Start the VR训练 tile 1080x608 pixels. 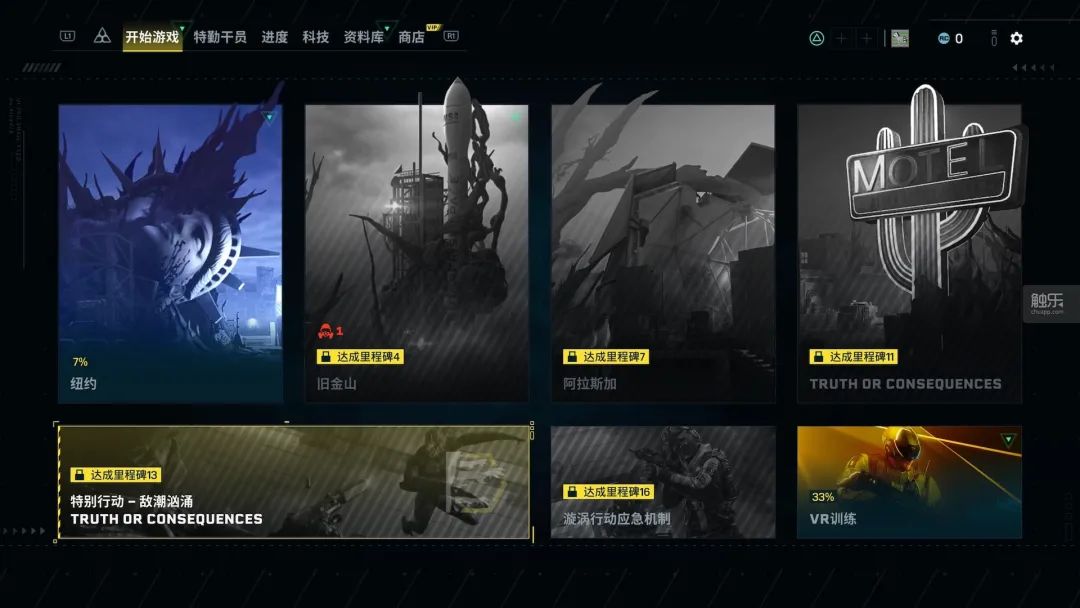pos(909,482)
